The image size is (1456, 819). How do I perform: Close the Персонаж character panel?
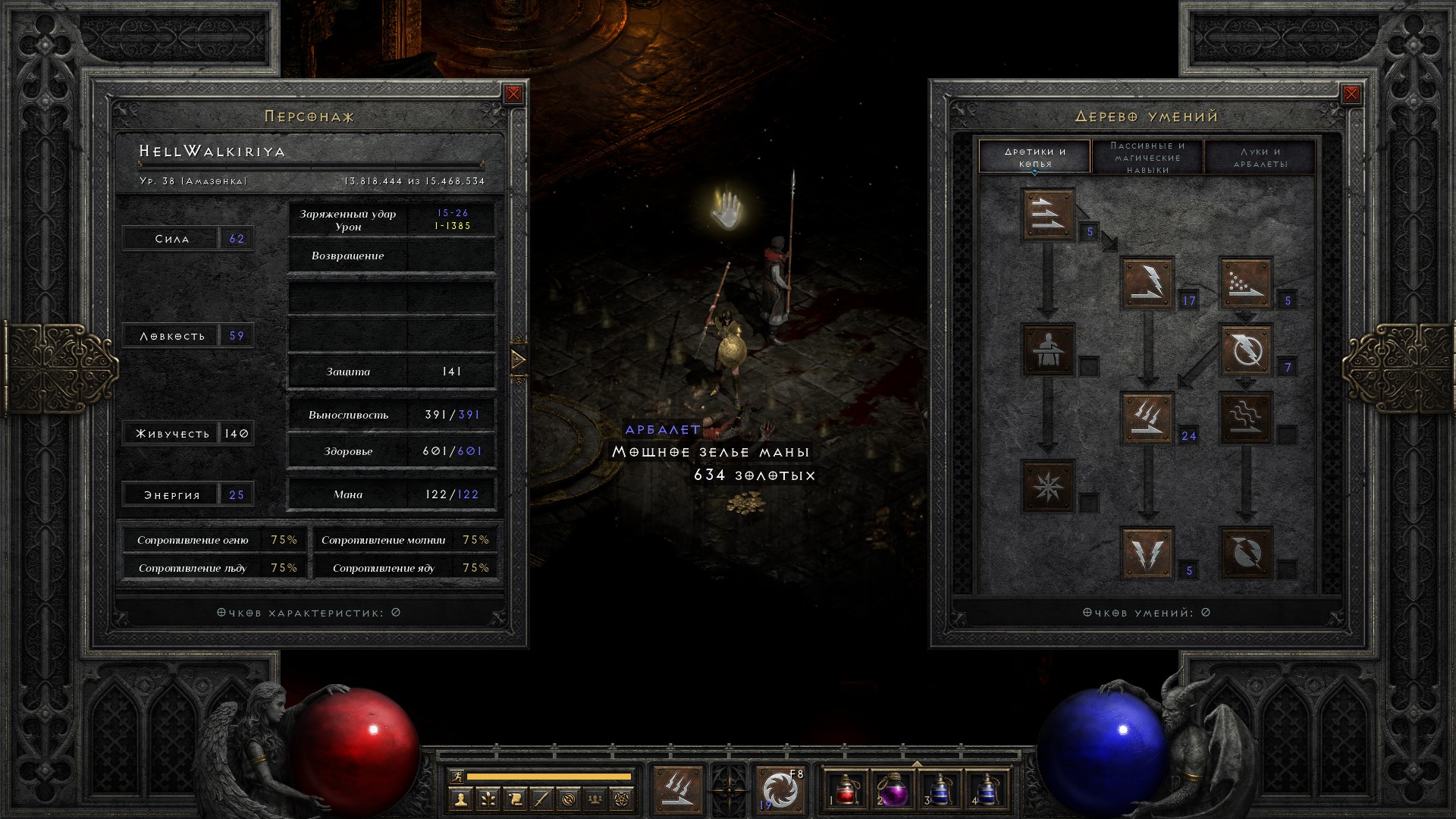pyautogui.click(x=513, y=94)
